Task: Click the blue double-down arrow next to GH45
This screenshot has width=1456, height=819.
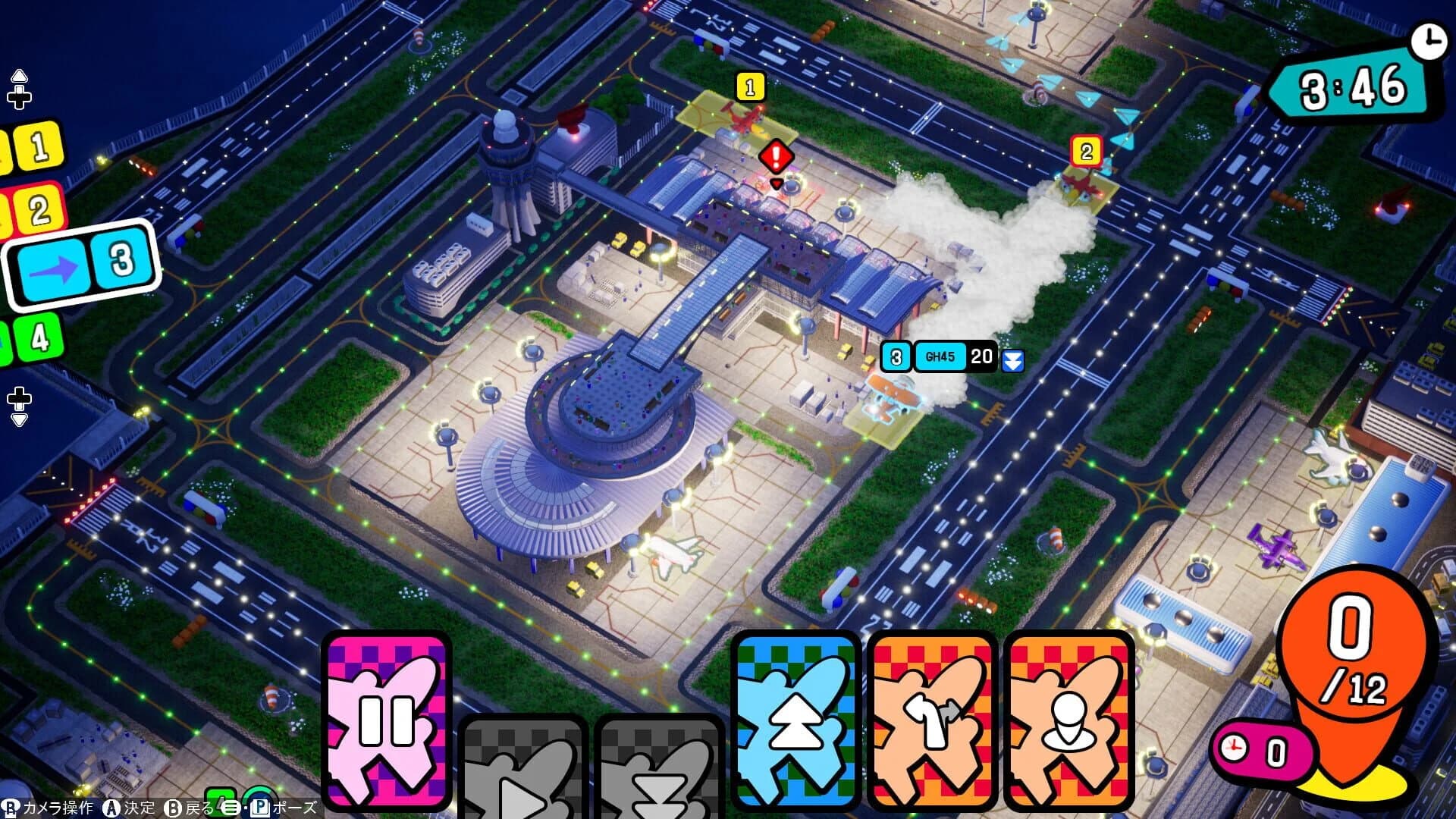Action: 1014,359
